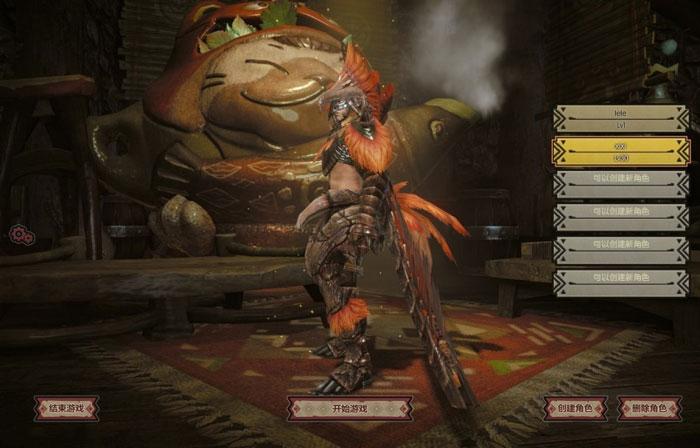Image resolution: width=700 pixels, height=448 pixels.
Task: Quit via the 结束游戏 button
Action: point(66,408)
